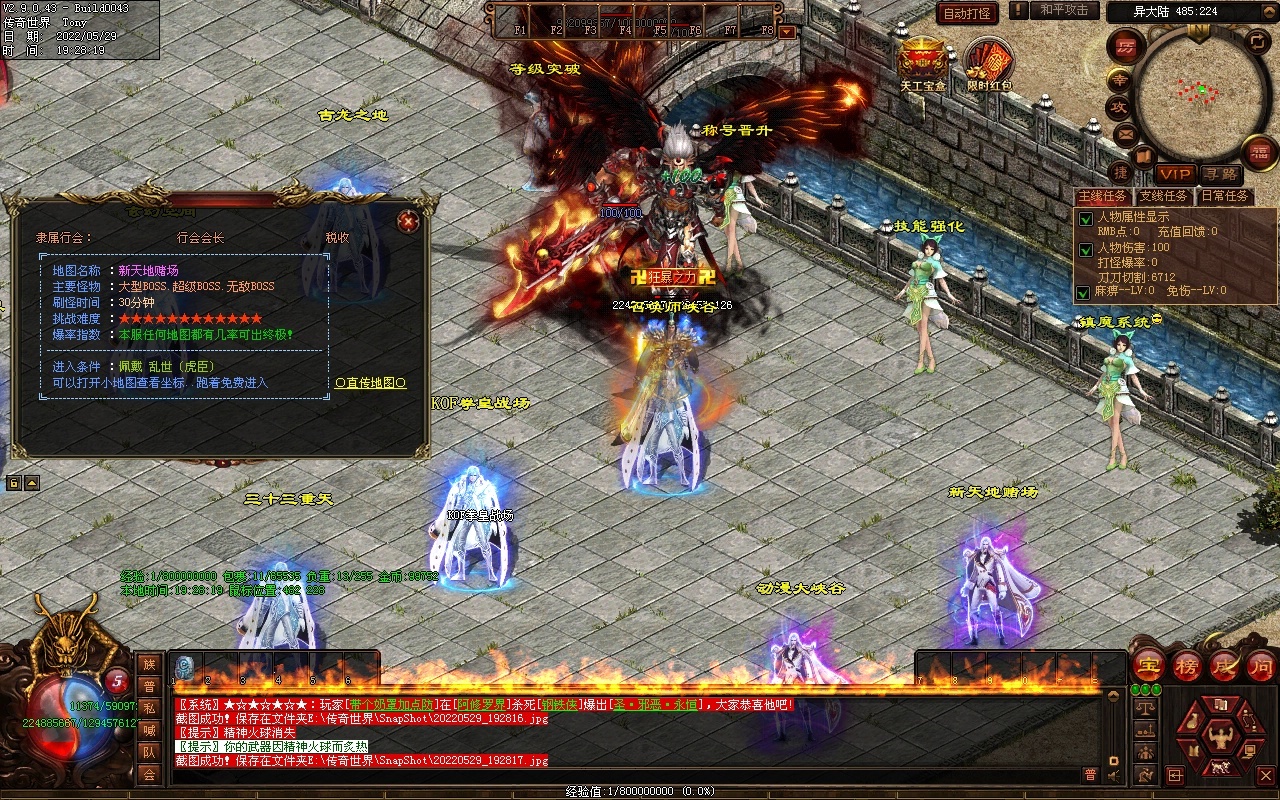Screen dimensions: 1280x800
Task: Open the VIP panel
Action: (1175, 174)
